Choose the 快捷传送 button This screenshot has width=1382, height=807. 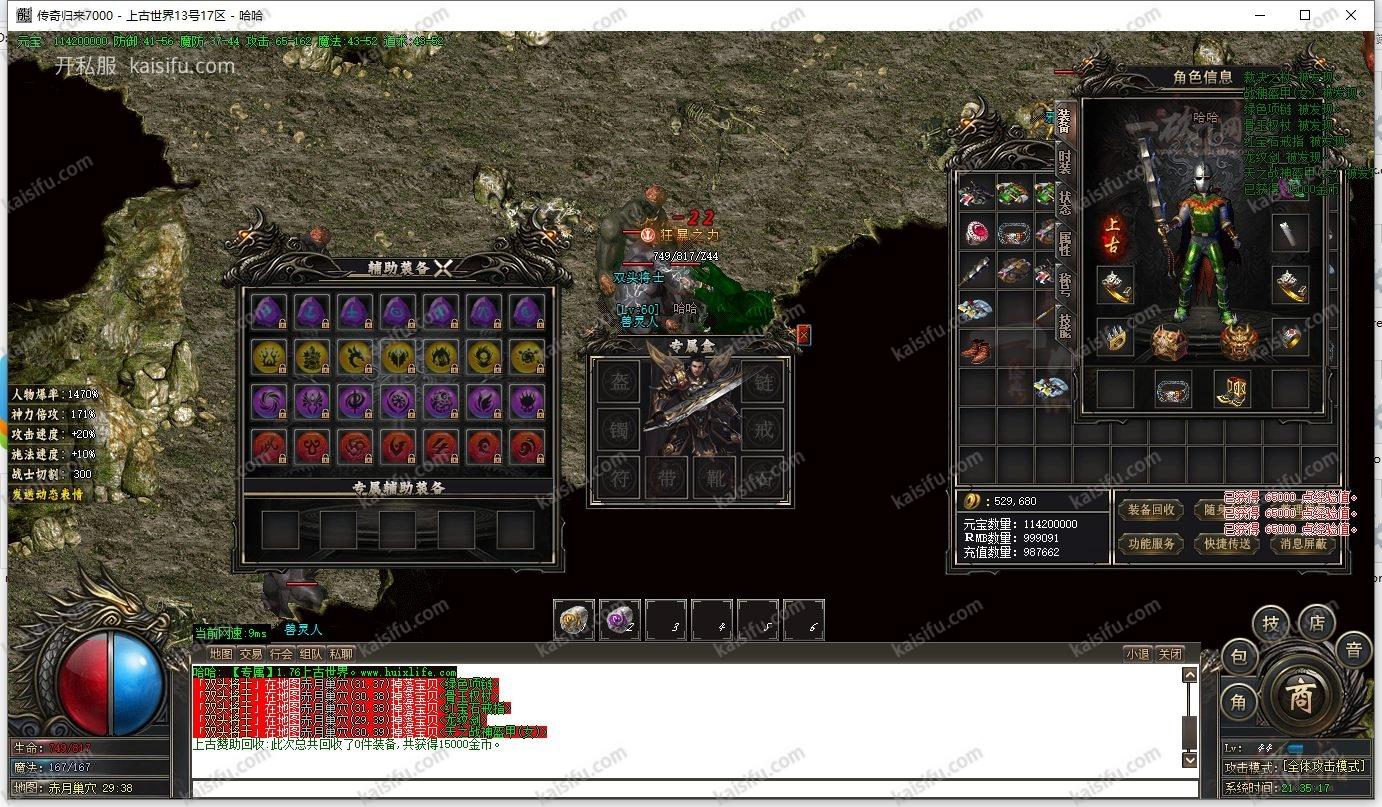pos(1228,544)
